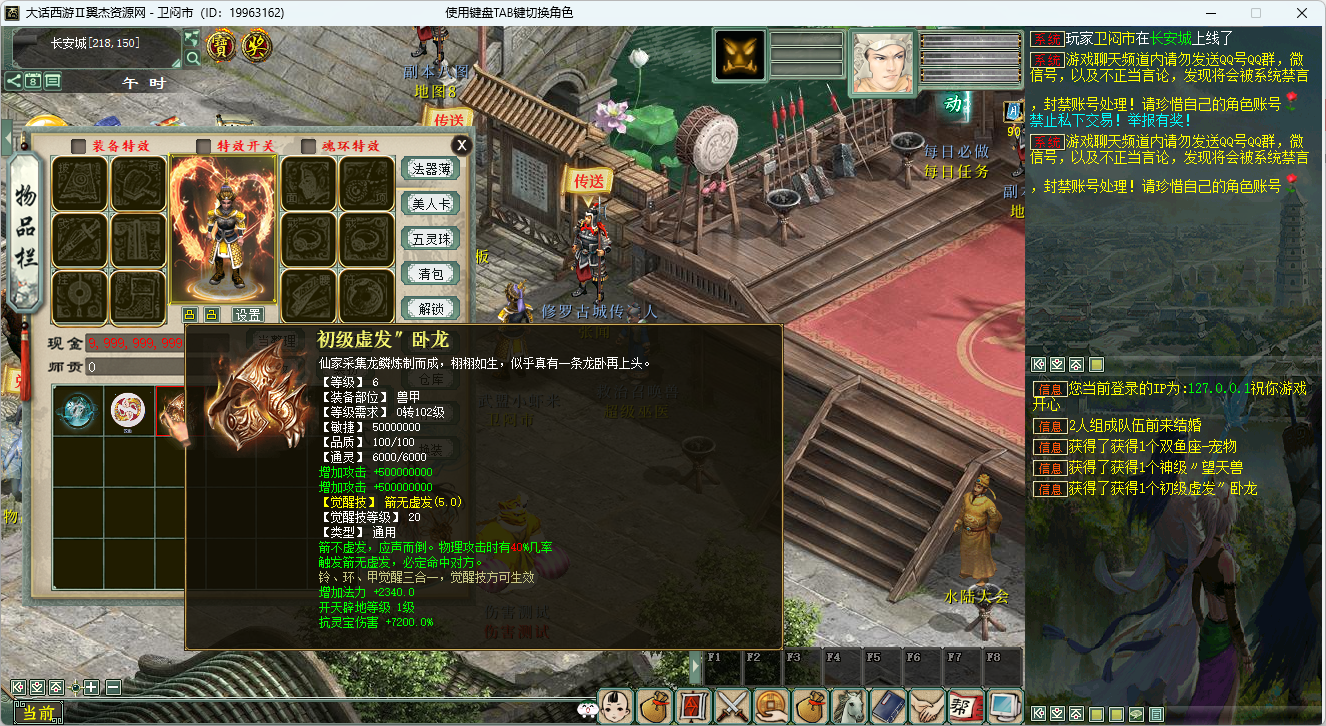Close the inventory panel
The height and width of the screenshot is (726, 1326).
pyautogui.click(x=461, y=145)
